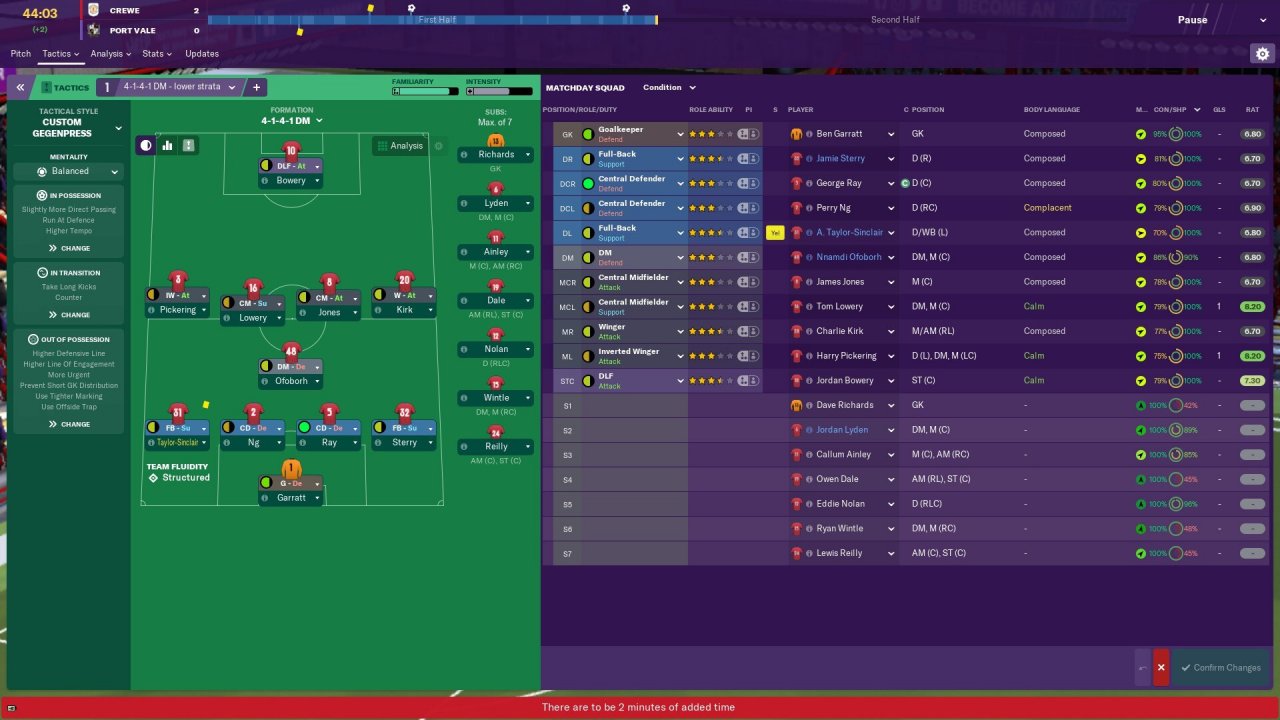Change Out Of Possession instructions
This screenshot has height=720, width=1280.
[69, 424]
